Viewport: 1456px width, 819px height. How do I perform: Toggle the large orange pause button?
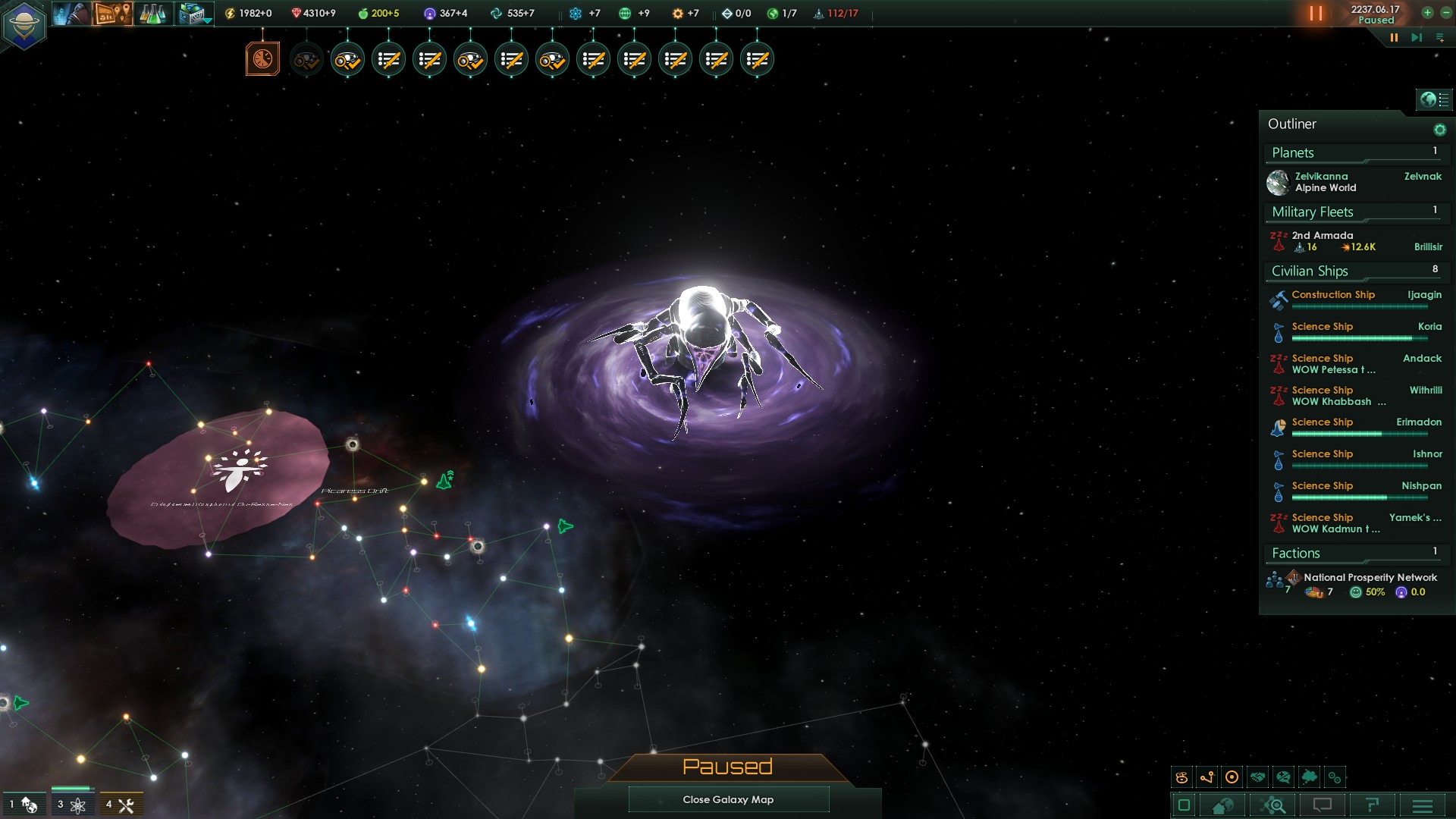tap(1316, 14)
